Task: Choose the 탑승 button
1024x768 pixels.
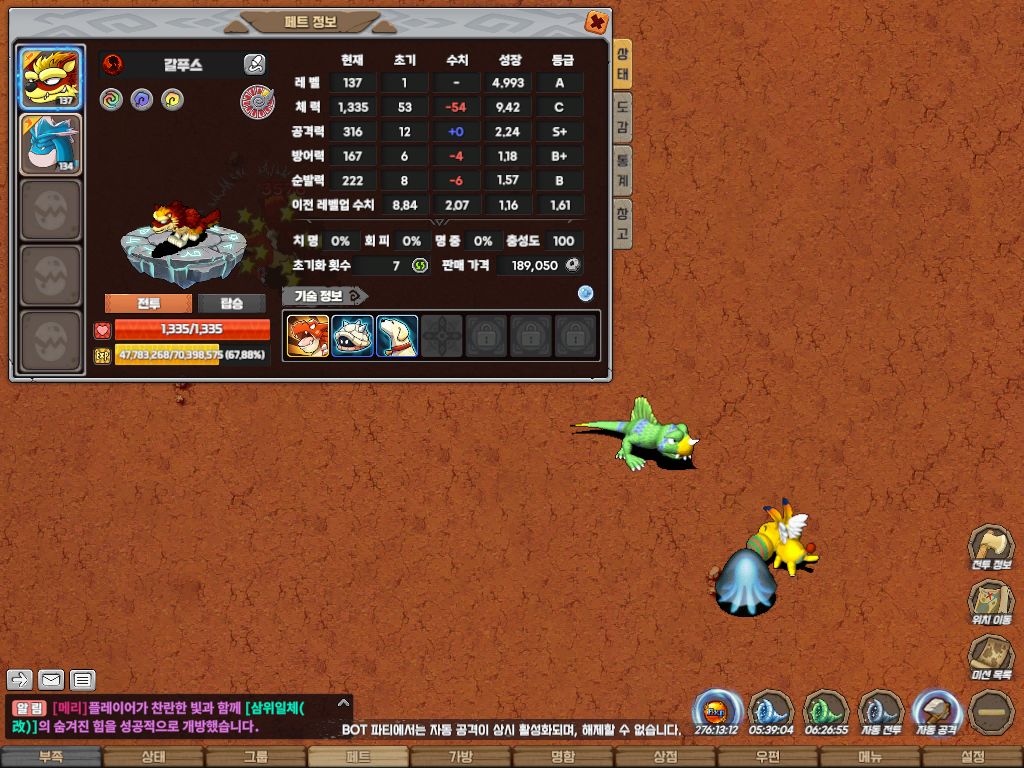Action: [231, 304]
